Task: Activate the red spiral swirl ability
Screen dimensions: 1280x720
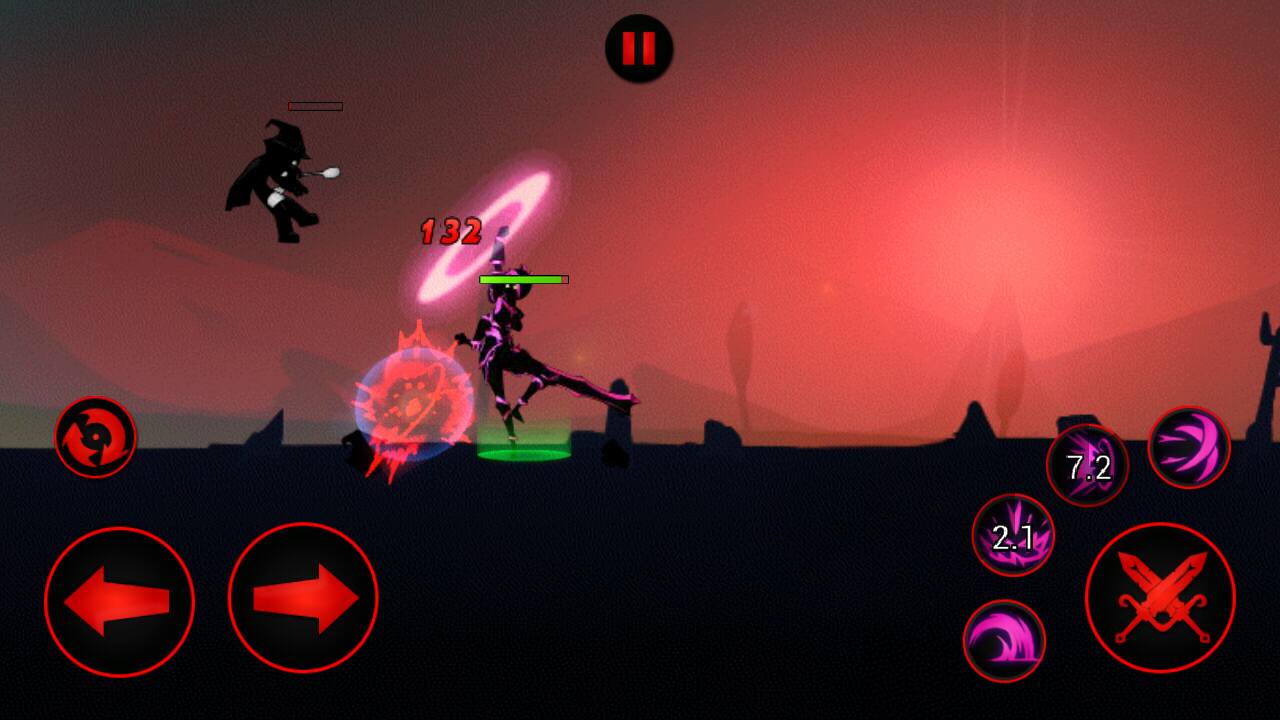Action: (95, 437)
